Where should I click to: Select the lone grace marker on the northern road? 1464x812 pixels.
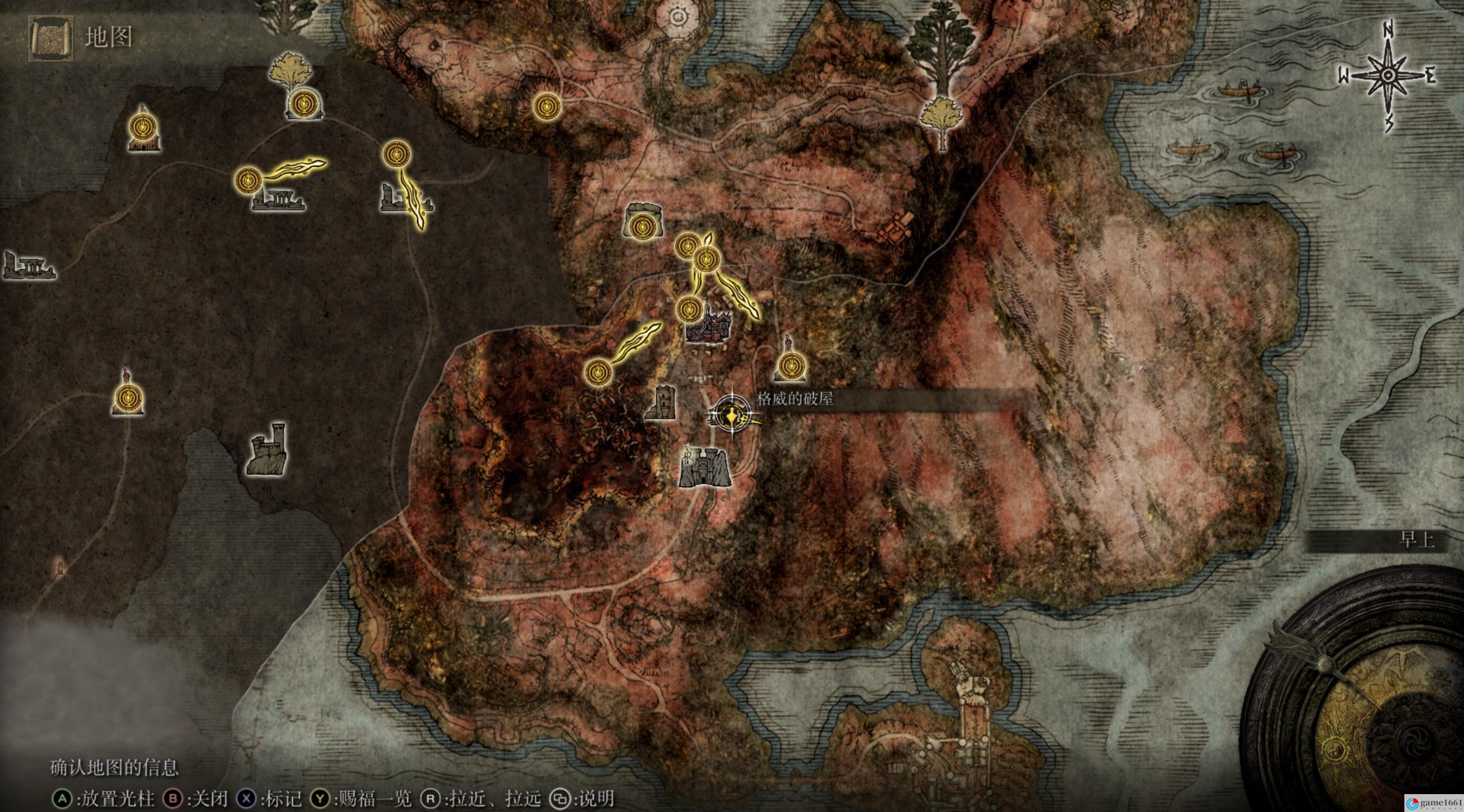click(547, 107)
